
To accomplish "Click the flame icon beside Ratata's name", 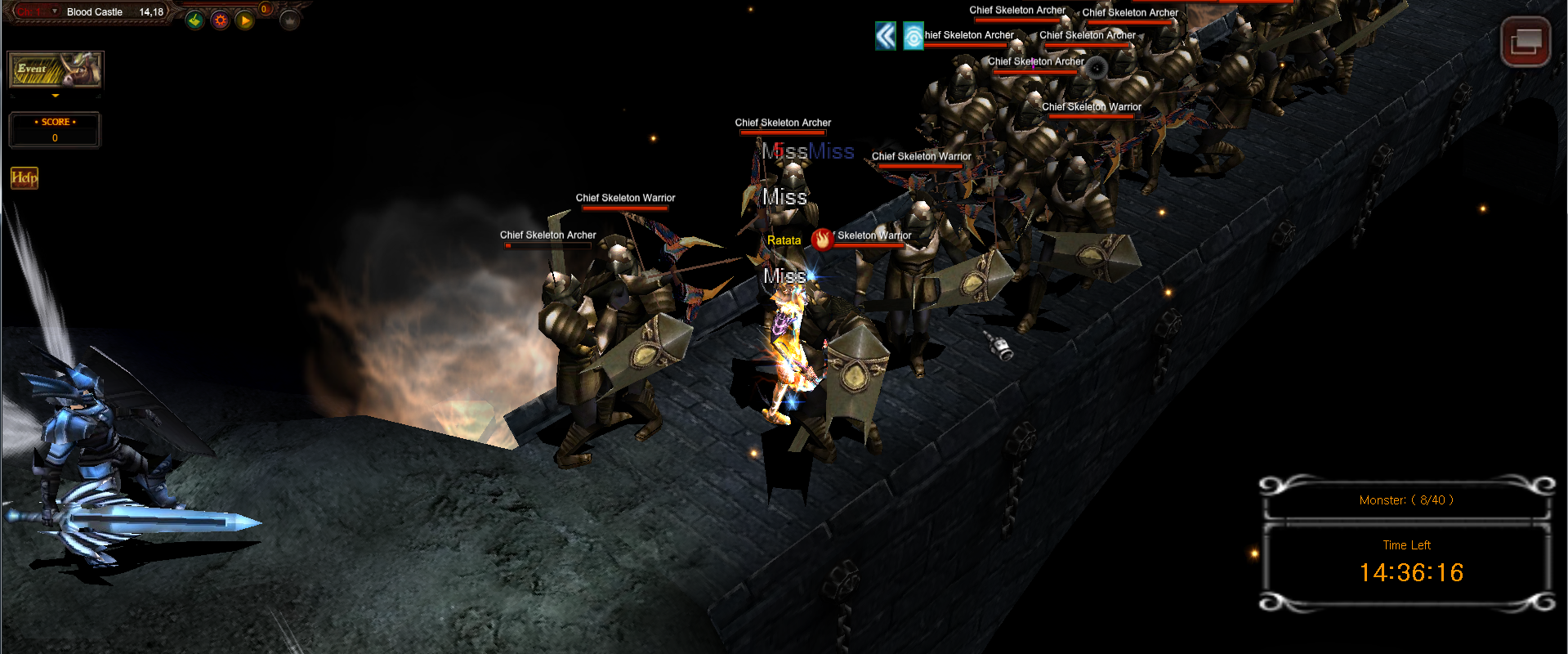I will 822,239.
